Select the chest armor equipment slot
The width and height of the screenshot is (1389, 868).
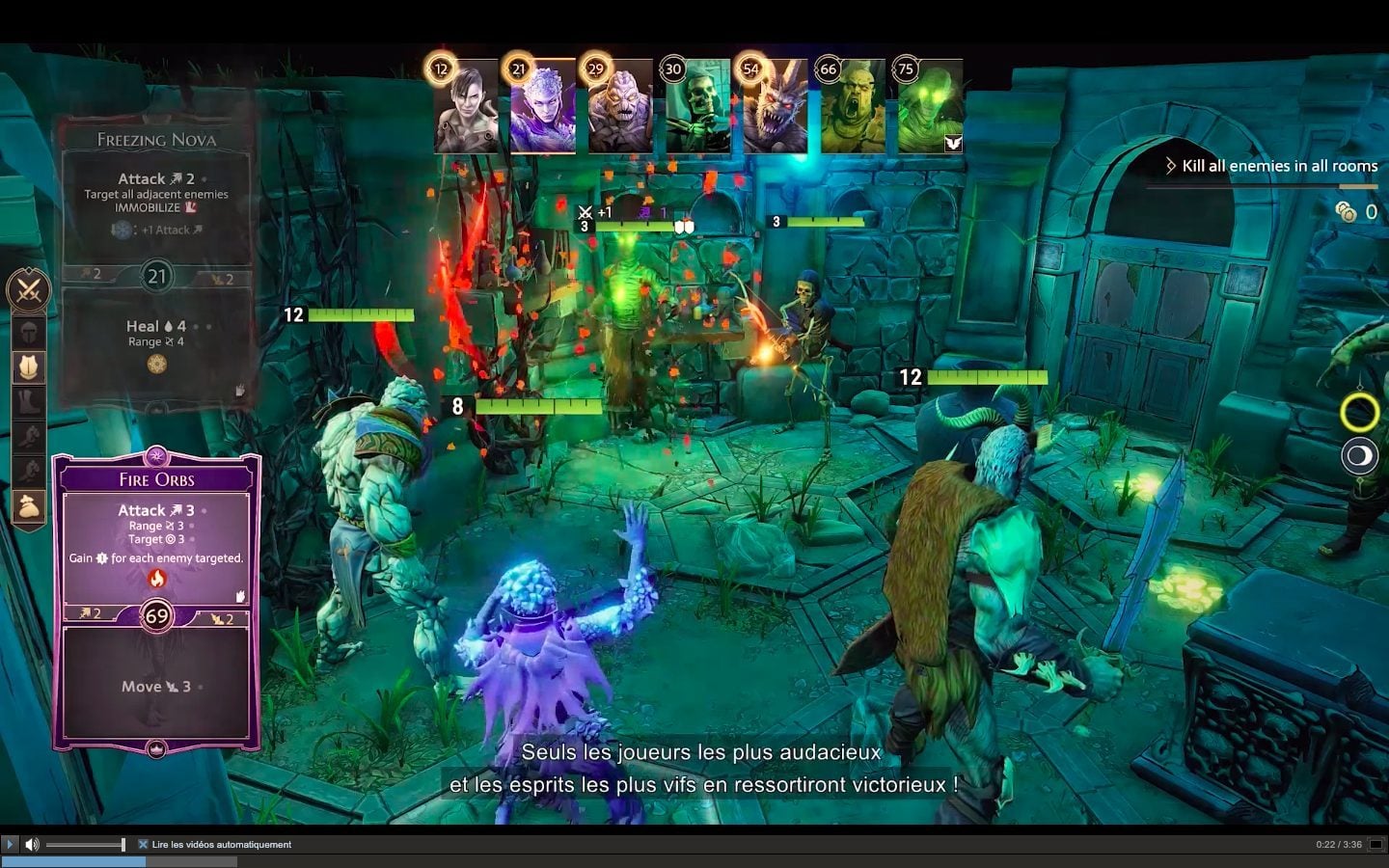28,366
